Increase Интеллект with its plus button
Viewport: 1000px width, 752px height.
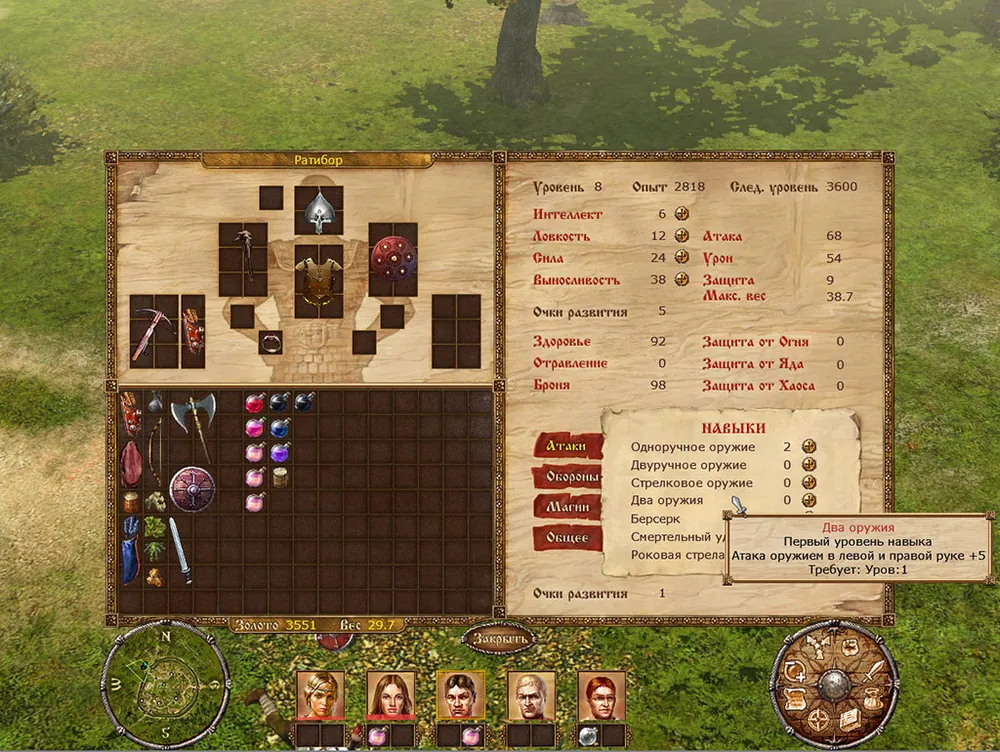[681, 213]
